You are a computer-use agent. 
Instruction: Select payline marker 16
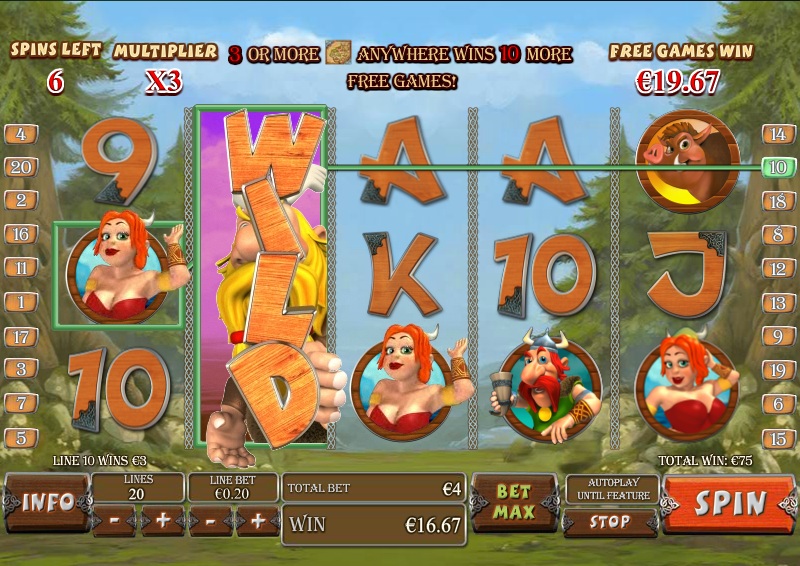(21, 235)
